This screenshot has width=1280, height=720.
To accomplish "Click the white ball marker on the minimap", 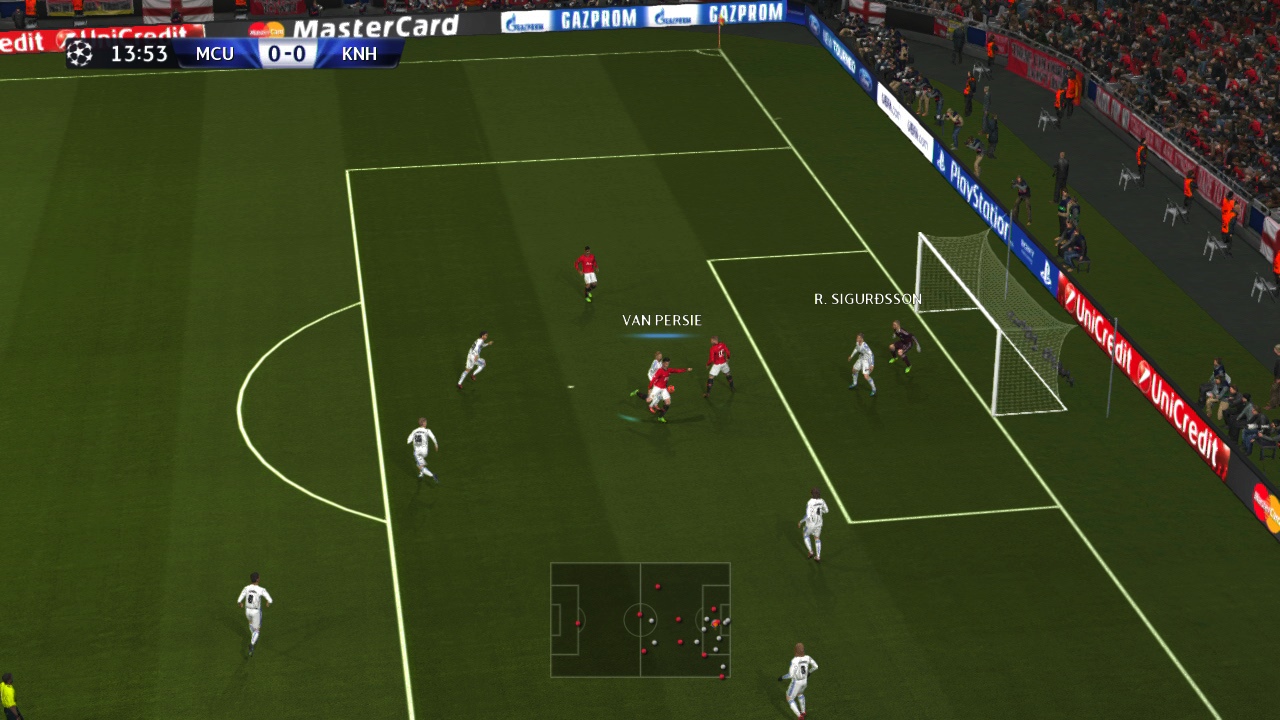I will coord(716,623).
